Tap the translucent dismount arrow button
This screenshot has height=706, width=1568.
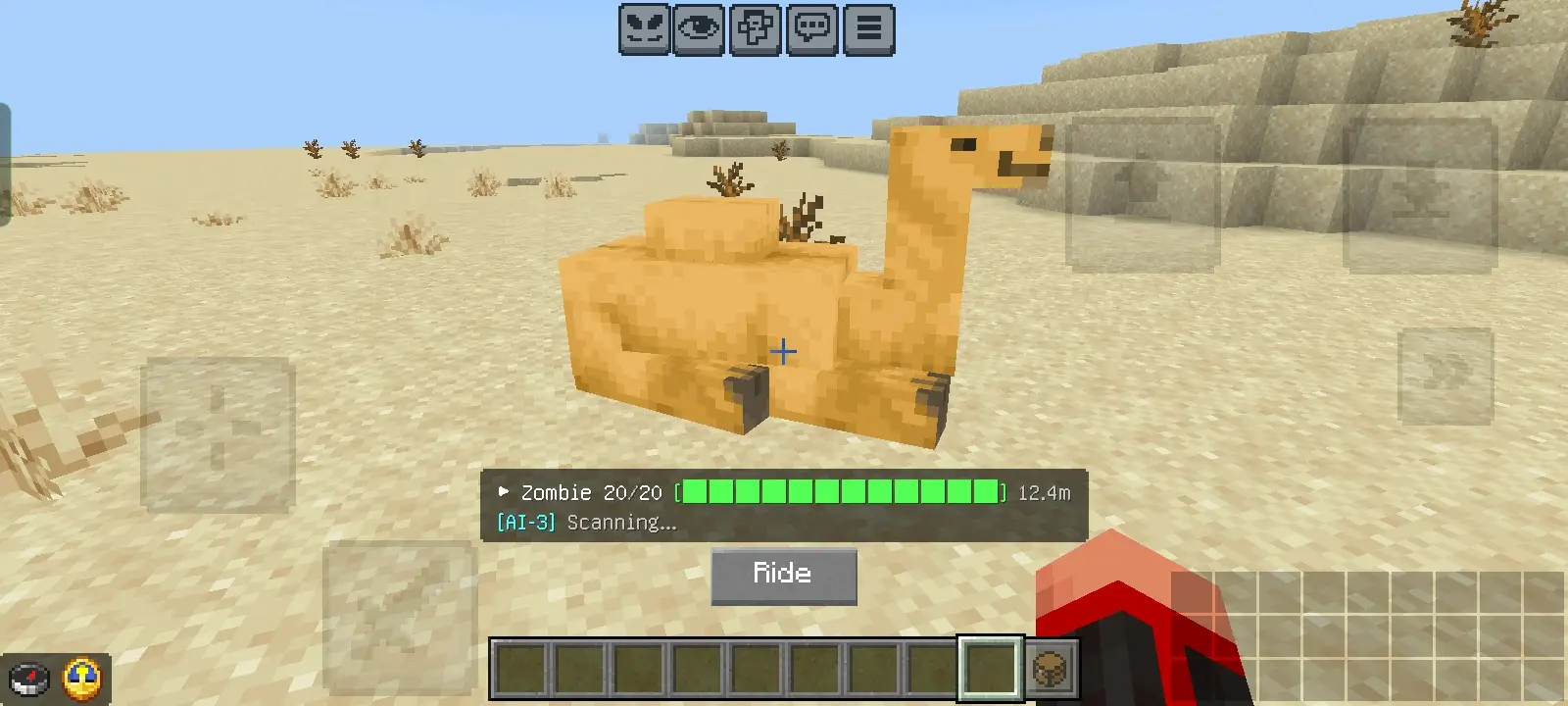(x=1420, y=195)
